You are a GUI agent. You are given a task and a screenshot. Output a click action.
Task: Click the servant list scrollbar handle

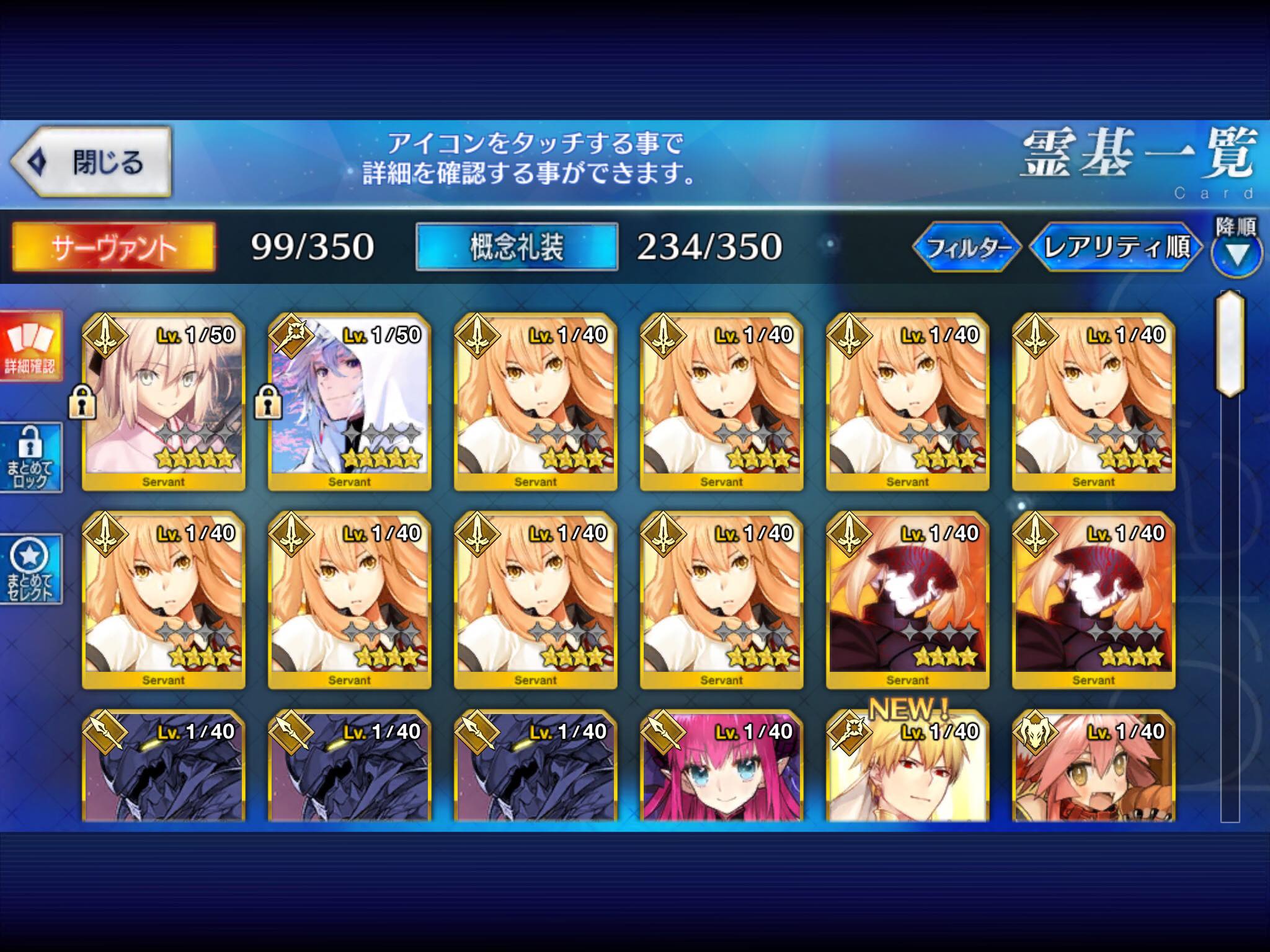click(1230, 343)
